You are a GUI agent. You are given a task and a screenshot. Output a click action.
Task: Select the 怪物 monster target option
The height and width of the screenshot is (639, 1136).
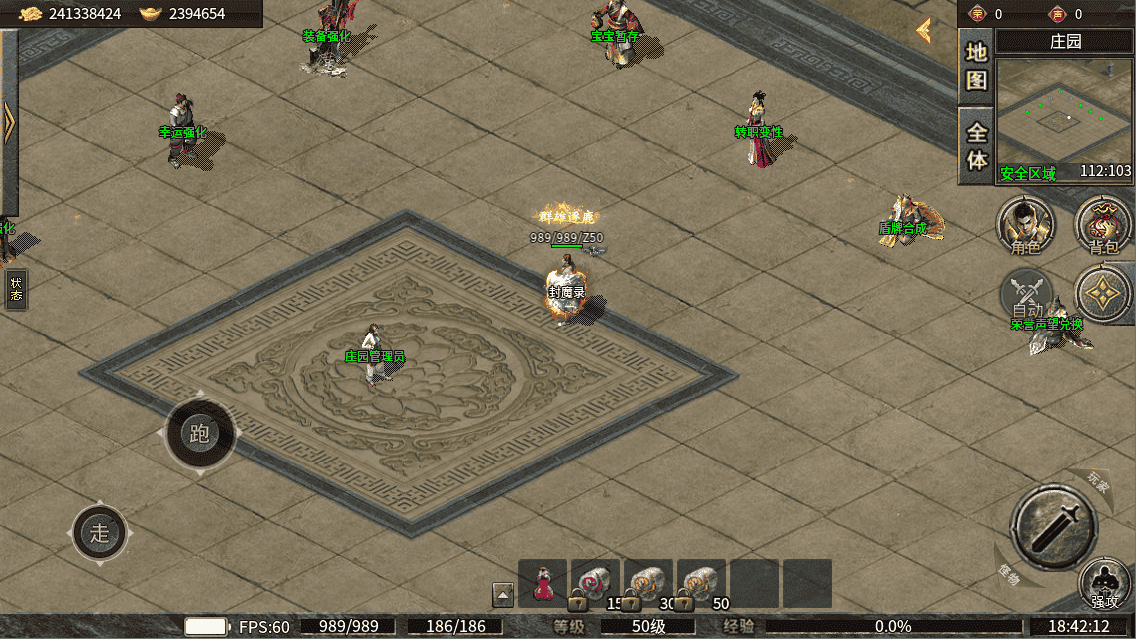1009,577
